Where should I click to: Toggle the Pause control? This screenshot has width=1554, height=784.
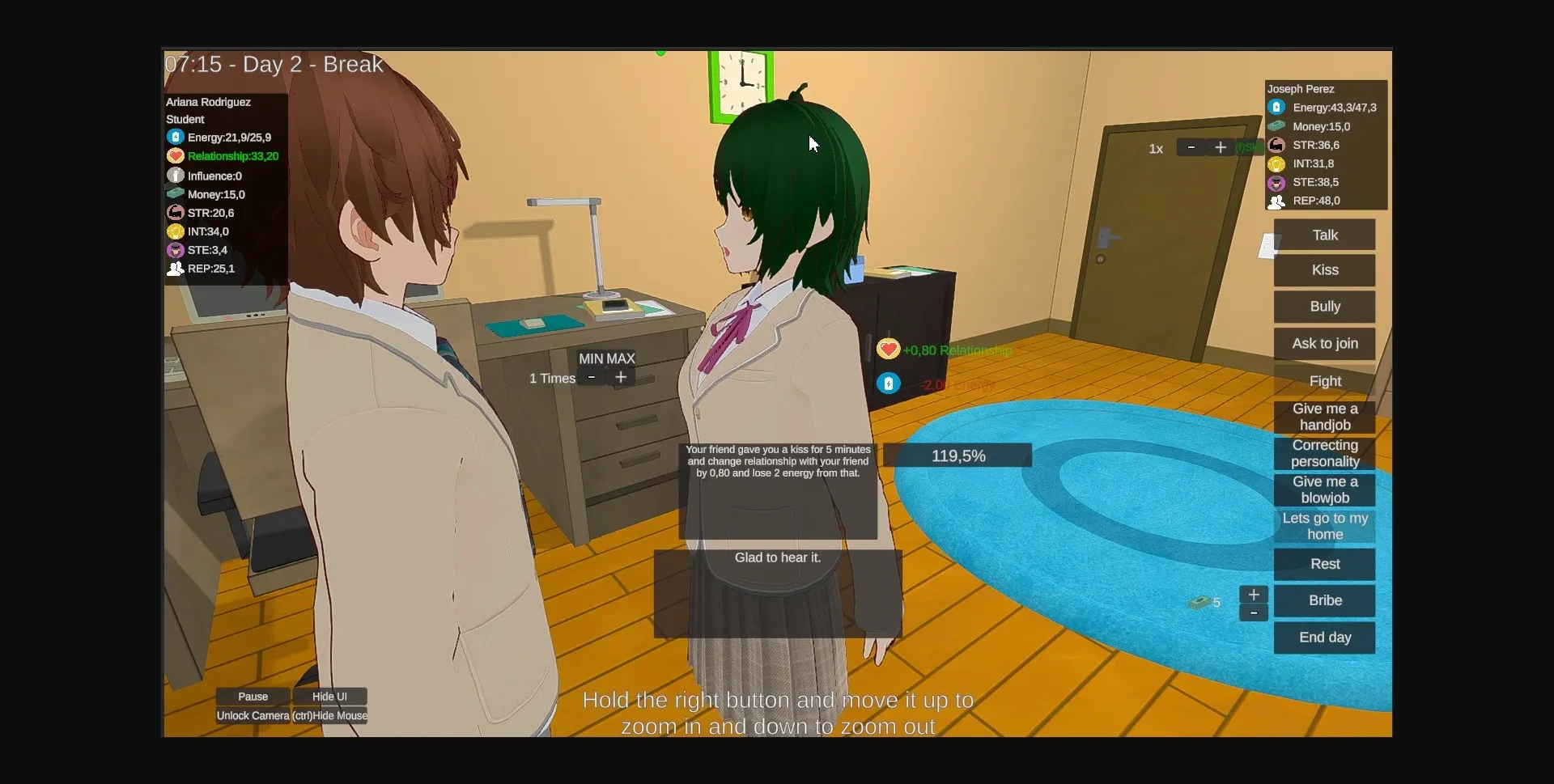pyautogui.click(x=252, y=696)
